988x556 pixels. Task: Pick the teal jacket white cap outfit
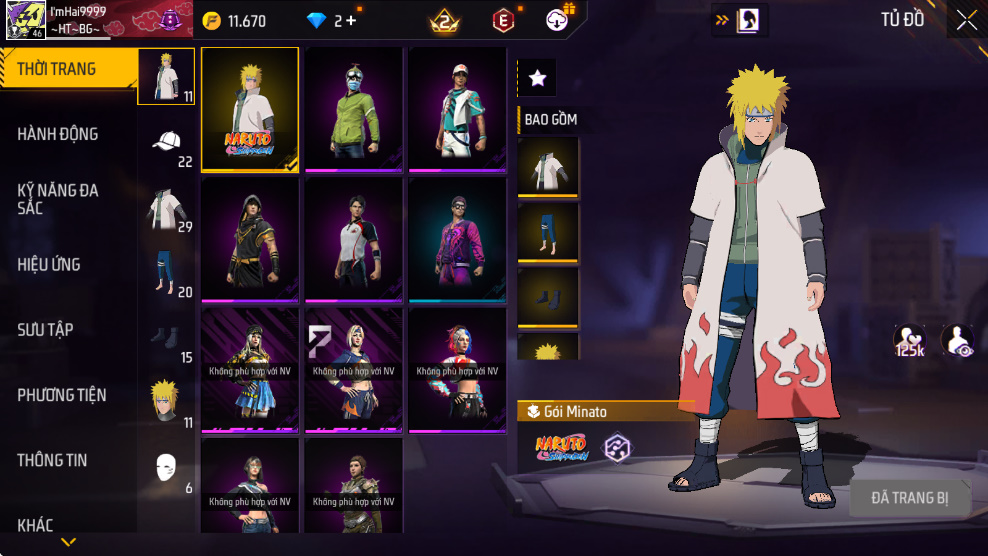coord(457,108)
